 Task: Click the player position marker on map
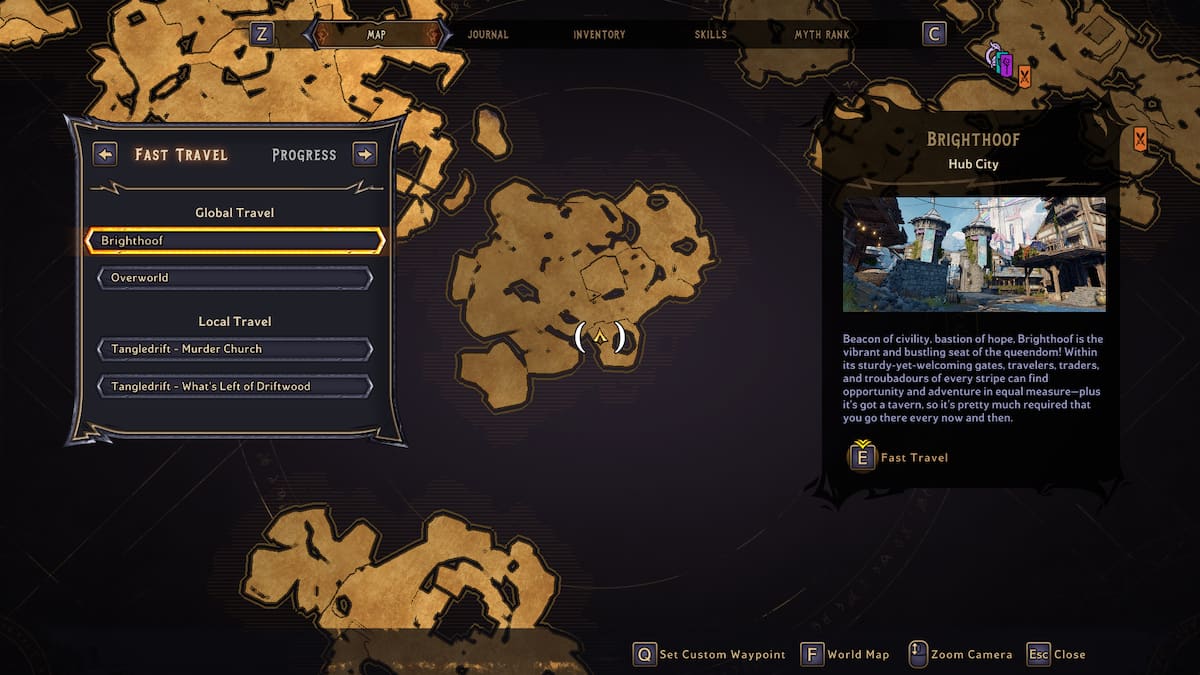(600, 338)
